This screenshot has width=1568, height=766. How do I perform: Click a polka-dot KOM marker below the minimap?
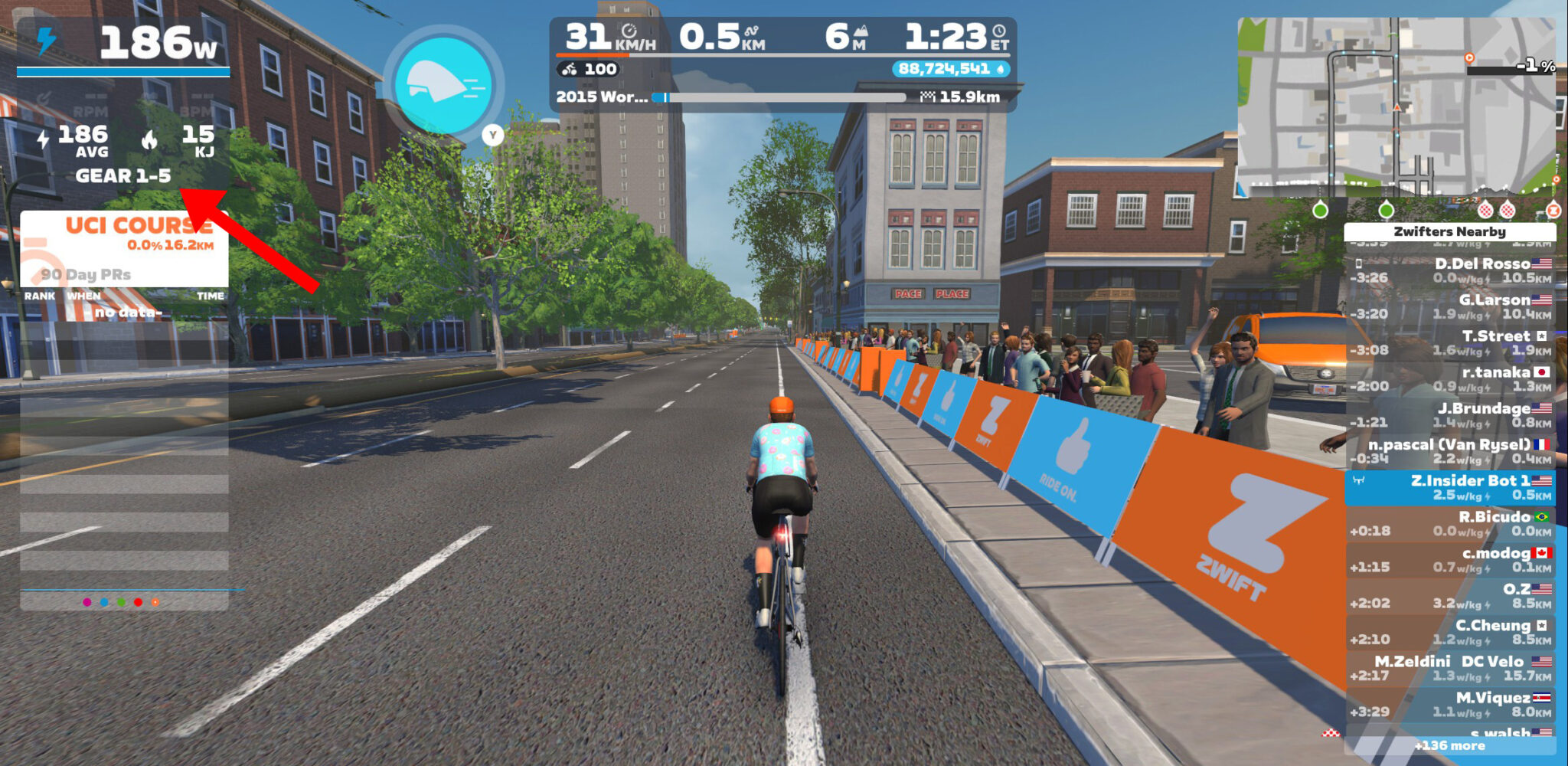click(1485, 210)
